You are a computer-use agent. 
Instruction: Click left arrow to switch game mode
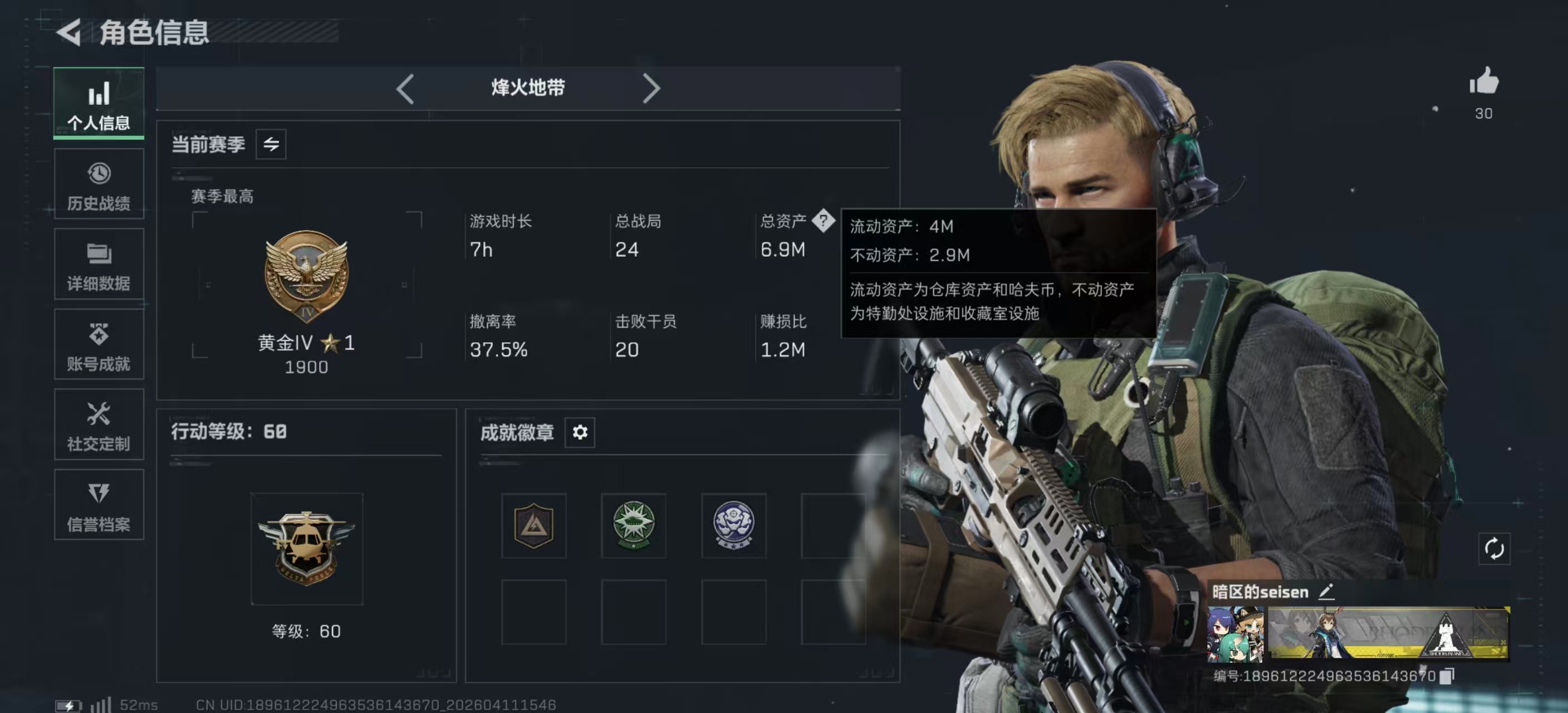[x=405, y=88]
